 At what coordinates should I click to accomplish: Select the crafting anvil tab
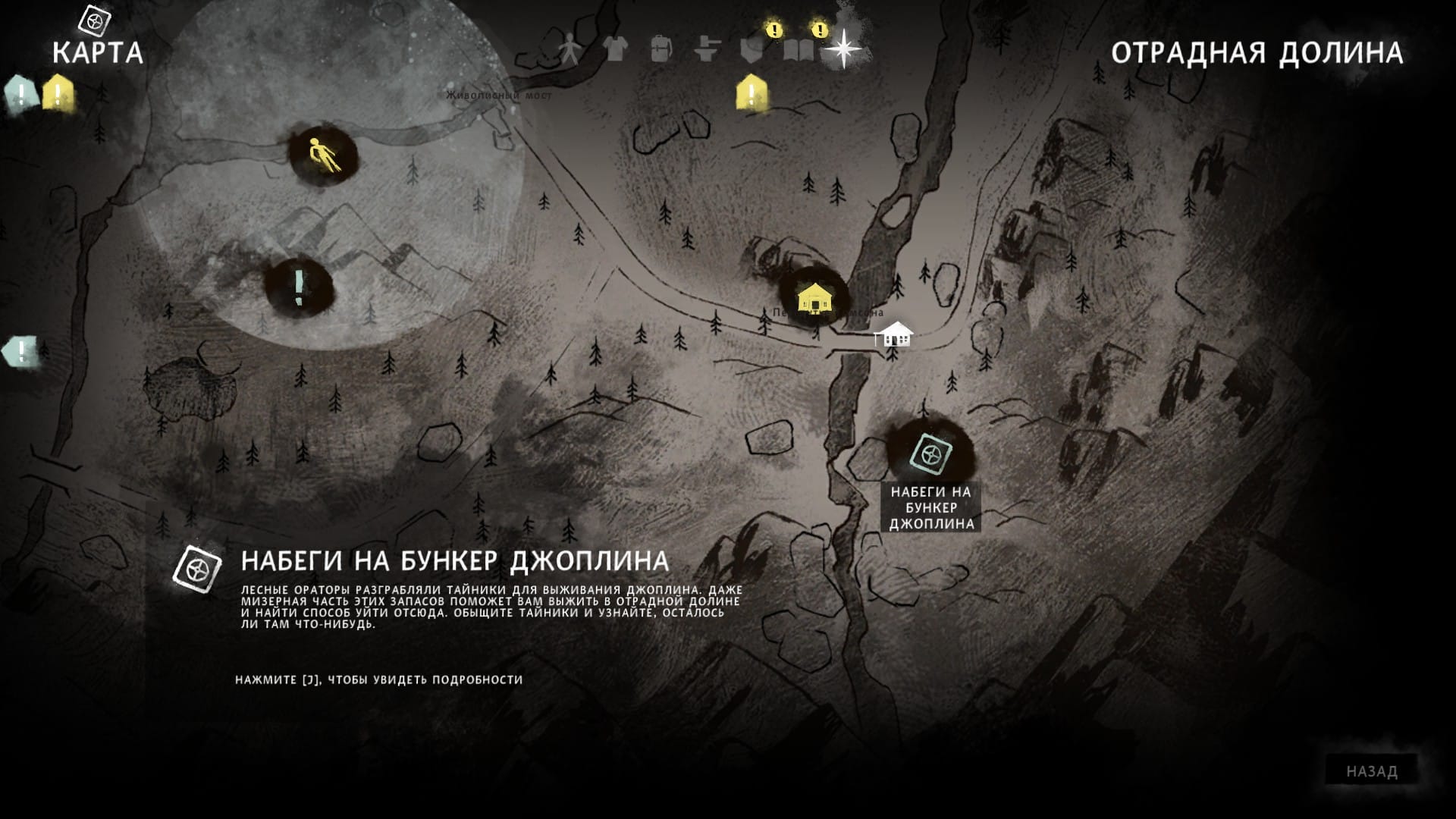click(x=707, y=49)
